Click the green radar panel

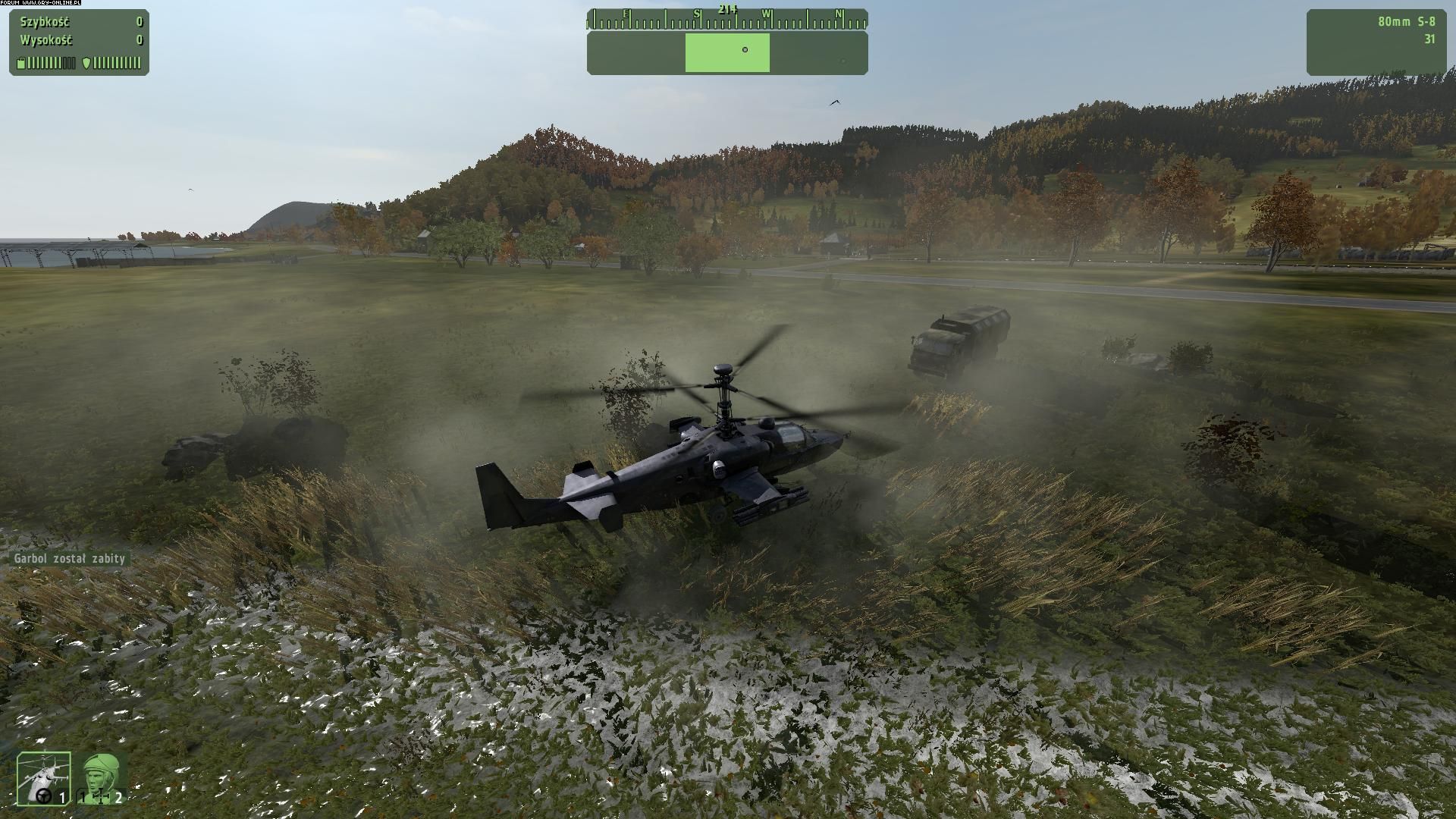click(726, 52)
